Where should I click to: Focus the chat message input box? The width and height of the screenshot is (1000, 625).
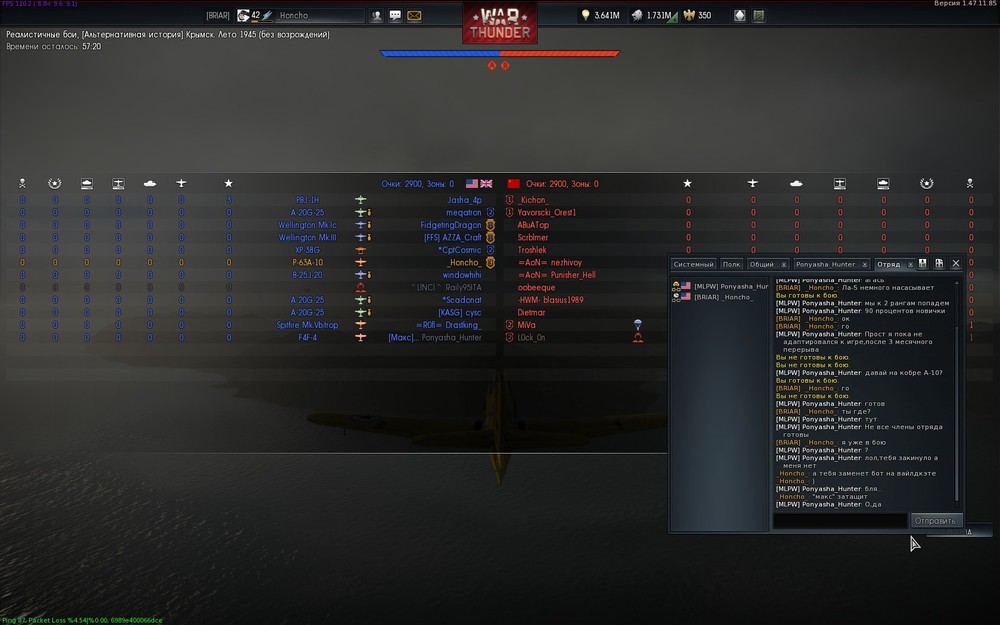point(840,521)
